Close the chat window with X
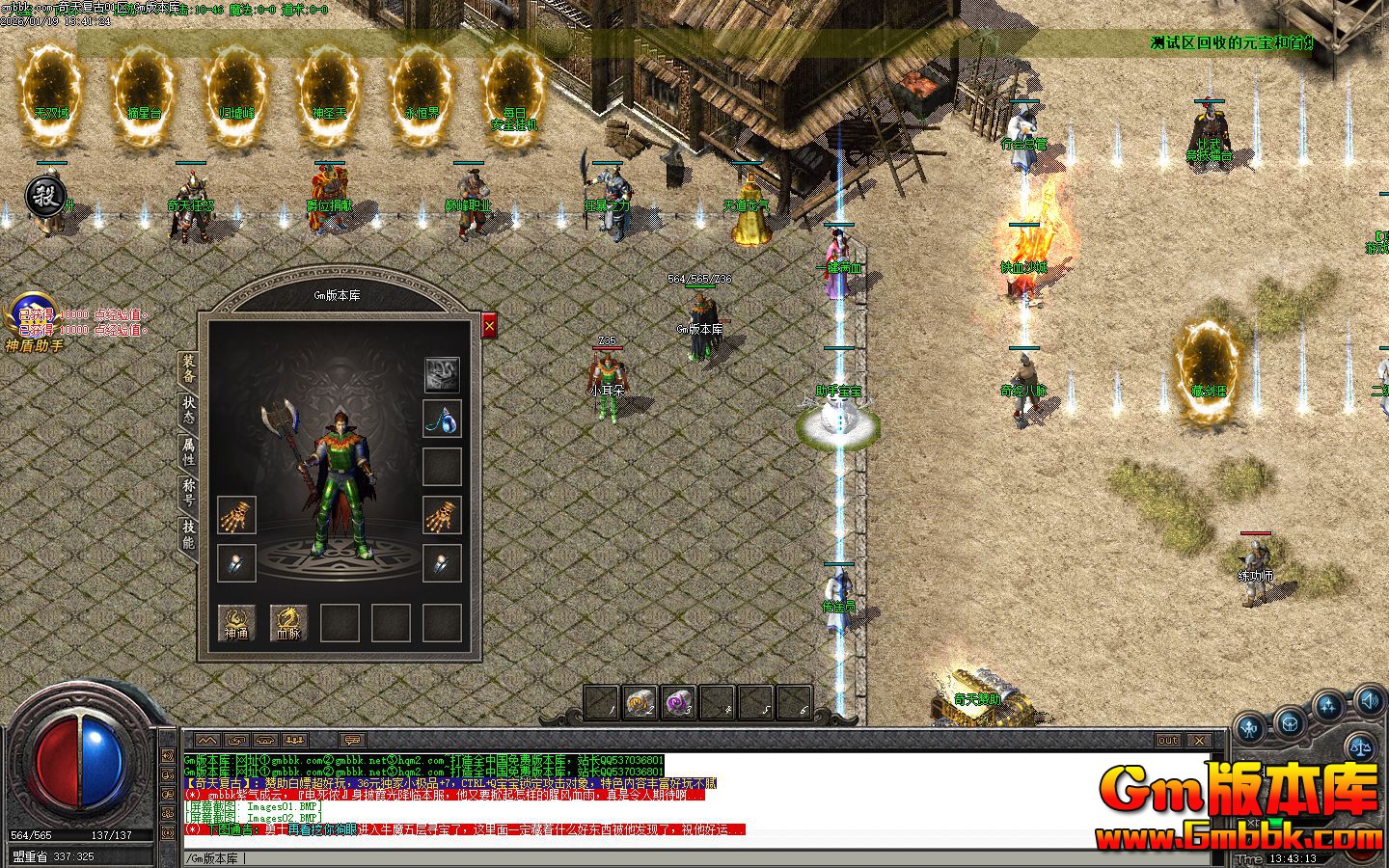 (1198, 741)
